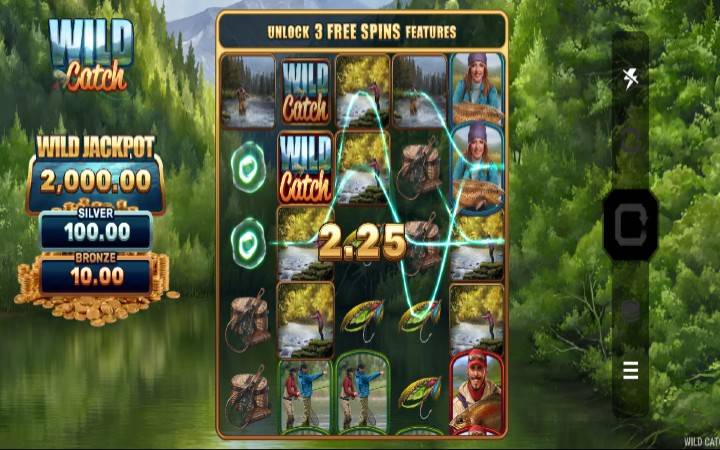Open the bet setting below spin button
Screen dimensions: 720x450
tap(630, 310)
